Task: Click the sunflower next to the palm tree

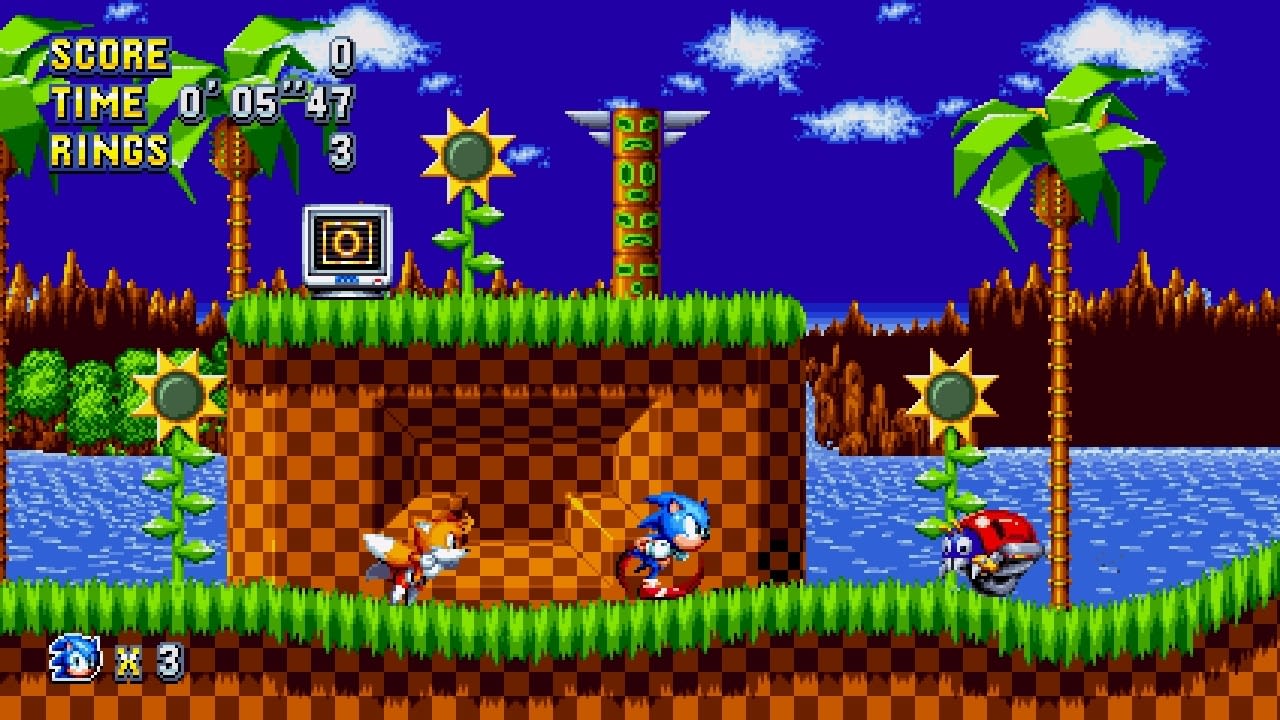Action: tap(948, 390)
